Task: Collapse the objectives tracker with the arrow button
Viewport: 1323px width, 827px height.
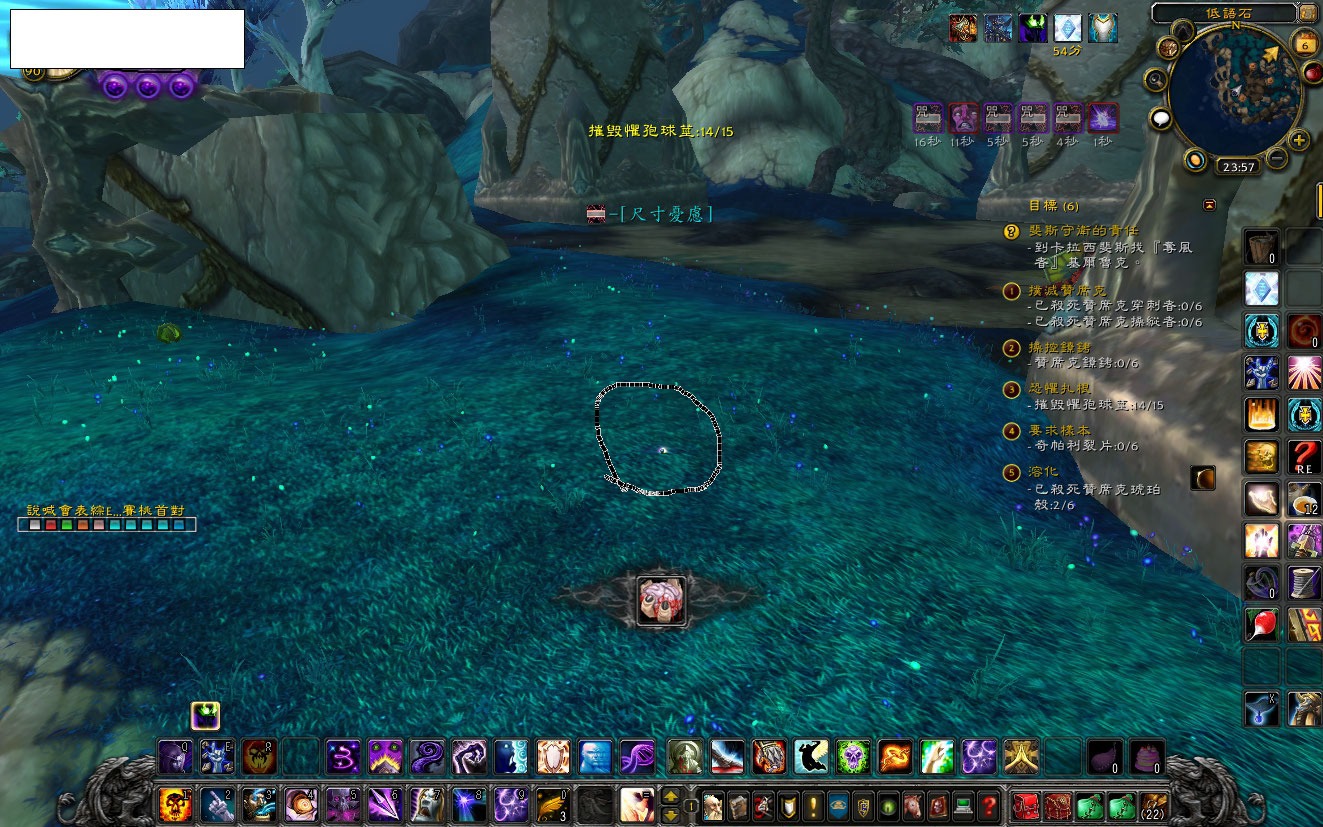Action: [x=1210, y=204]
